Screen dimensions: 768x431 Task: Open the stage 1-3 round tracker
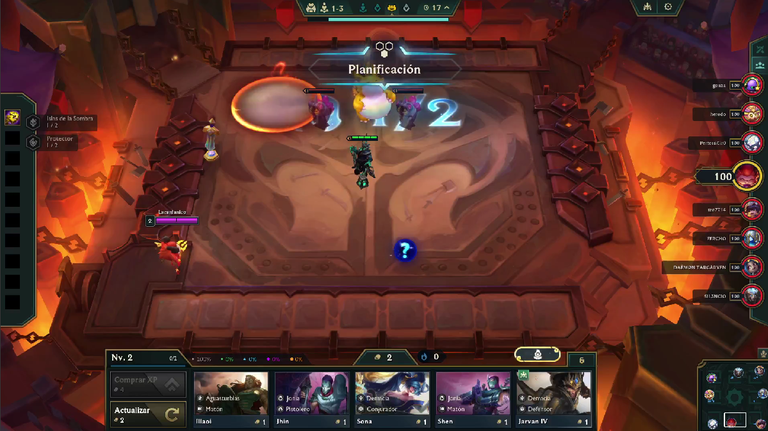[336, 7]
